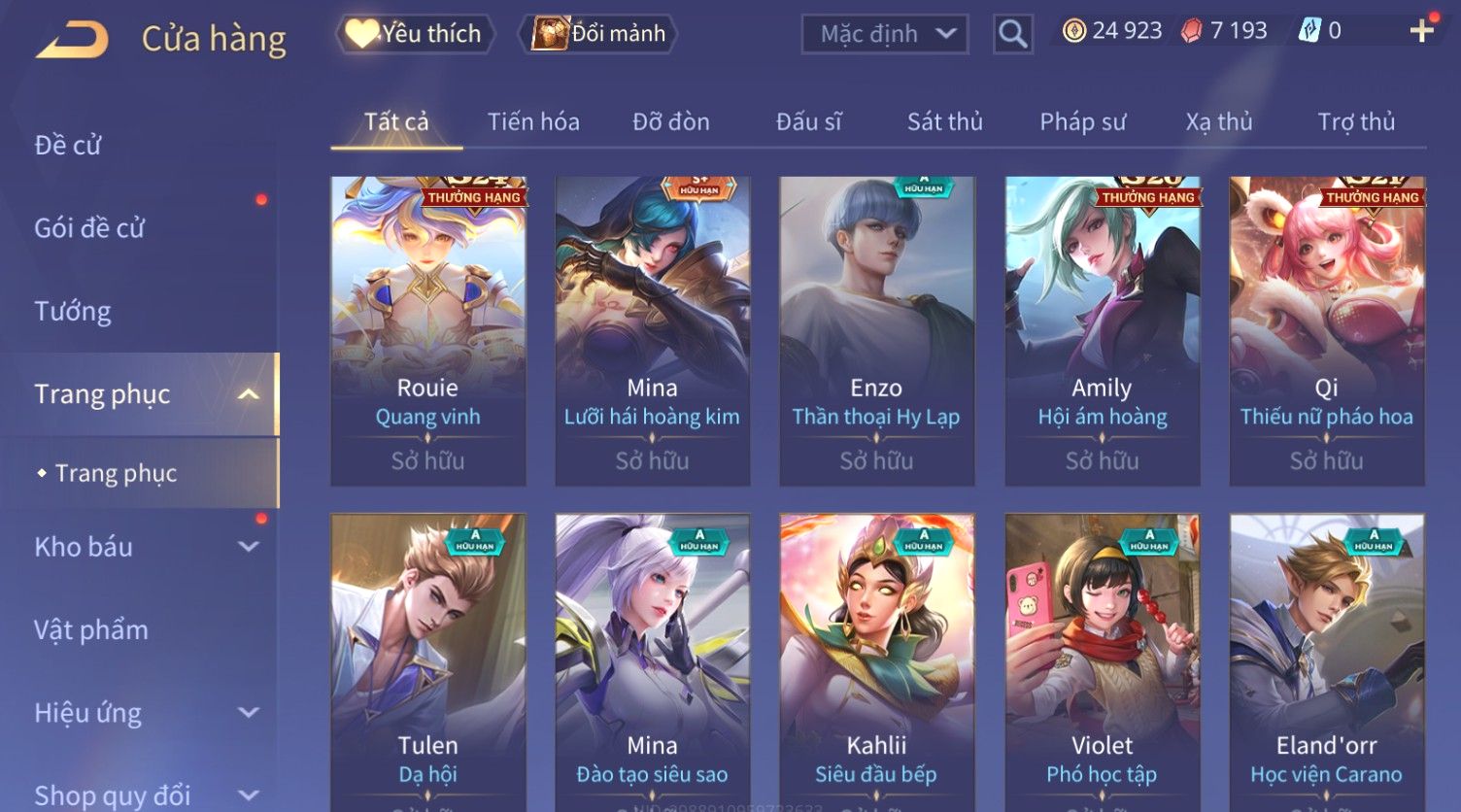Expand the Mặc định sort dropdown
1461x812 pixels.
[x=884, y=34]
